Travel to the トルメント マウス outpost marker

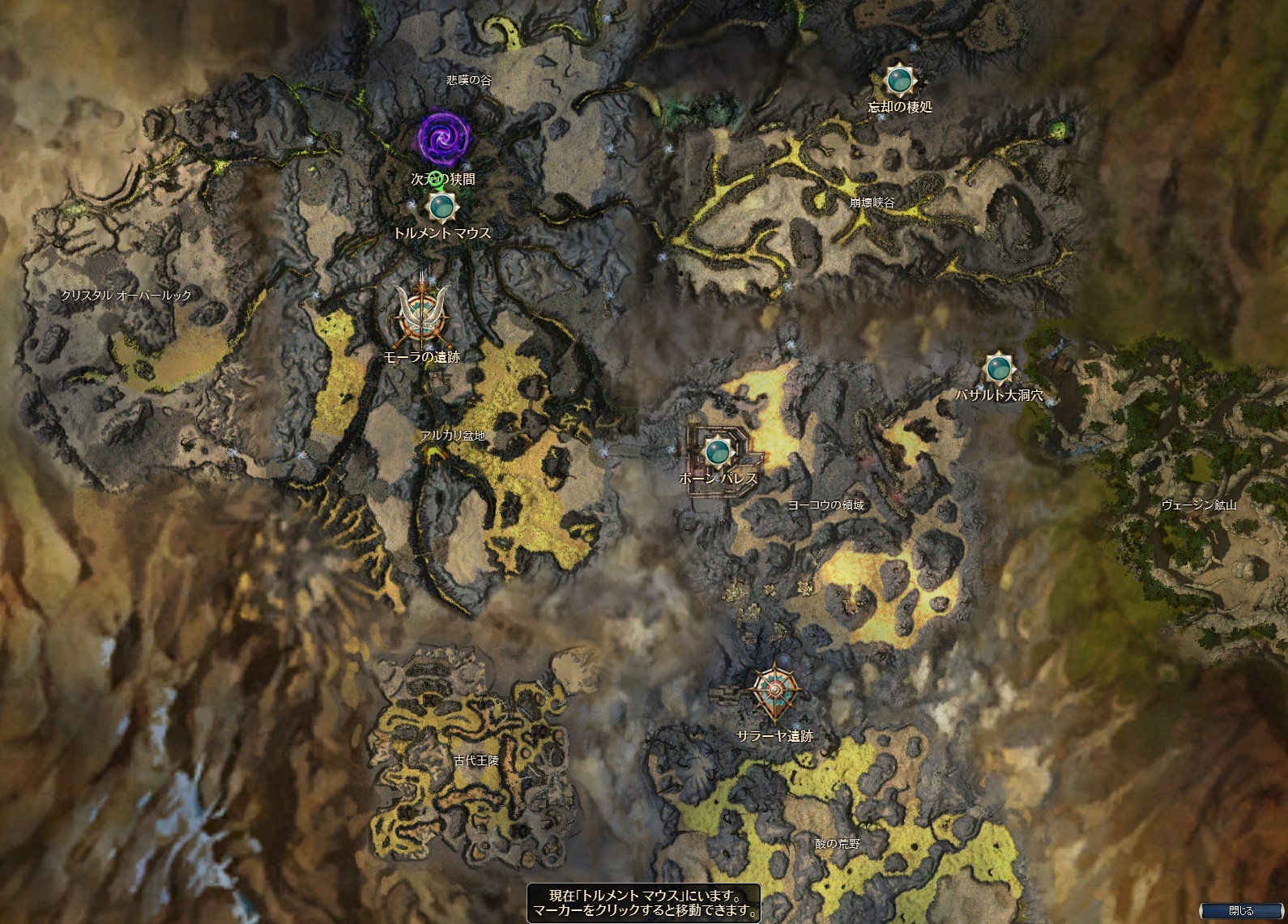(x=442, y=207)
